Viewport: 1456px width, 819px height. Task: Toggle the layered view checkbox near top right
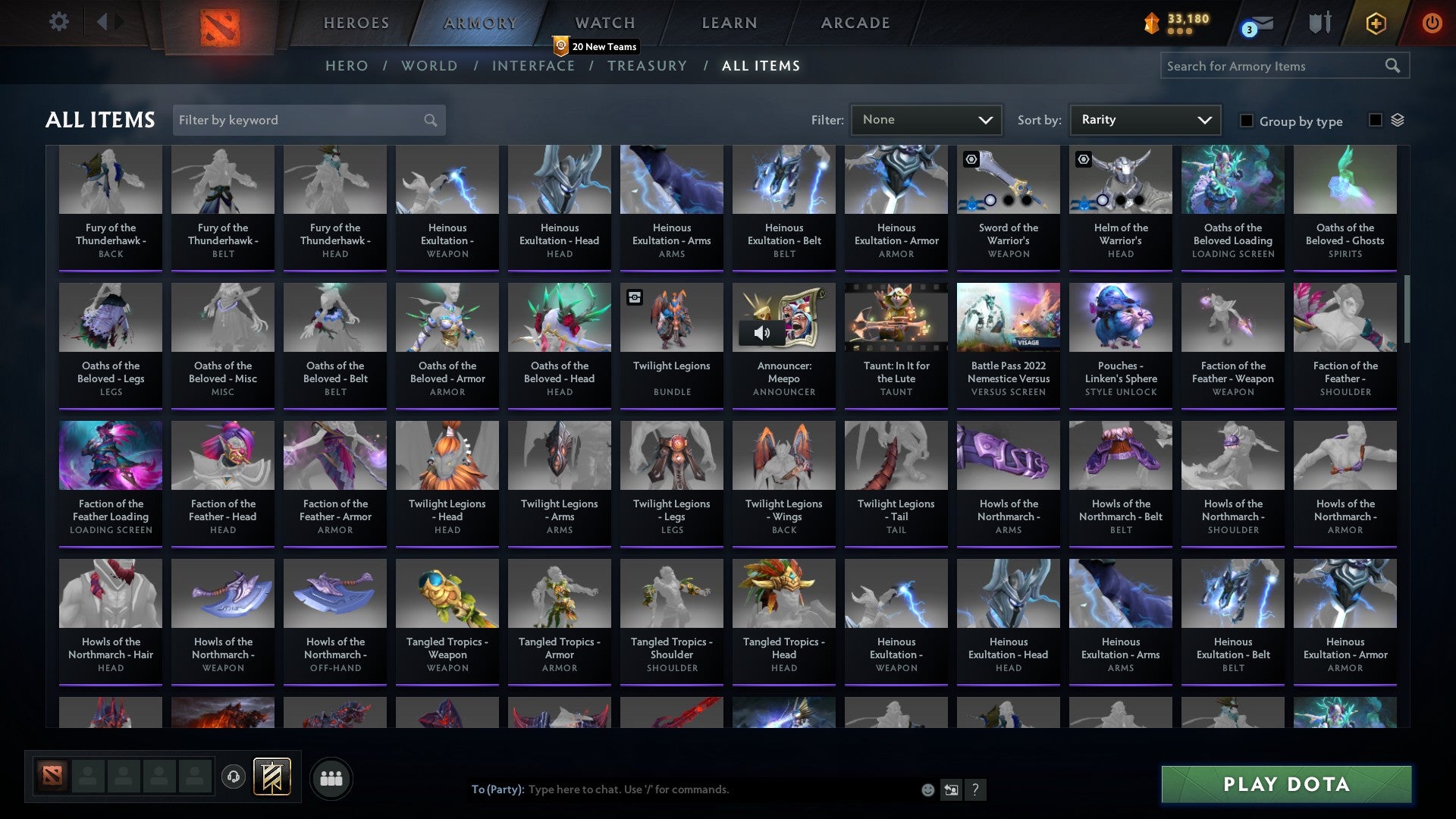click(1374, 120)
